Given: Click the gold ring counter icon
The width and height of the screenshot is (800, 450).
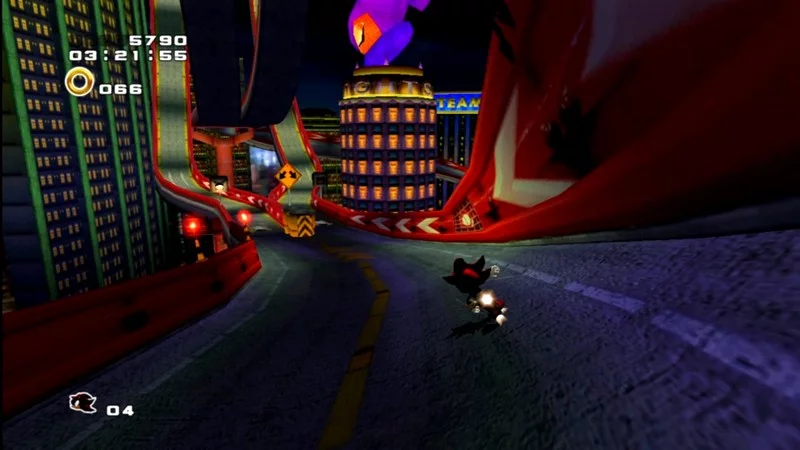Looking at the screenshot, I should pos(80,82).
